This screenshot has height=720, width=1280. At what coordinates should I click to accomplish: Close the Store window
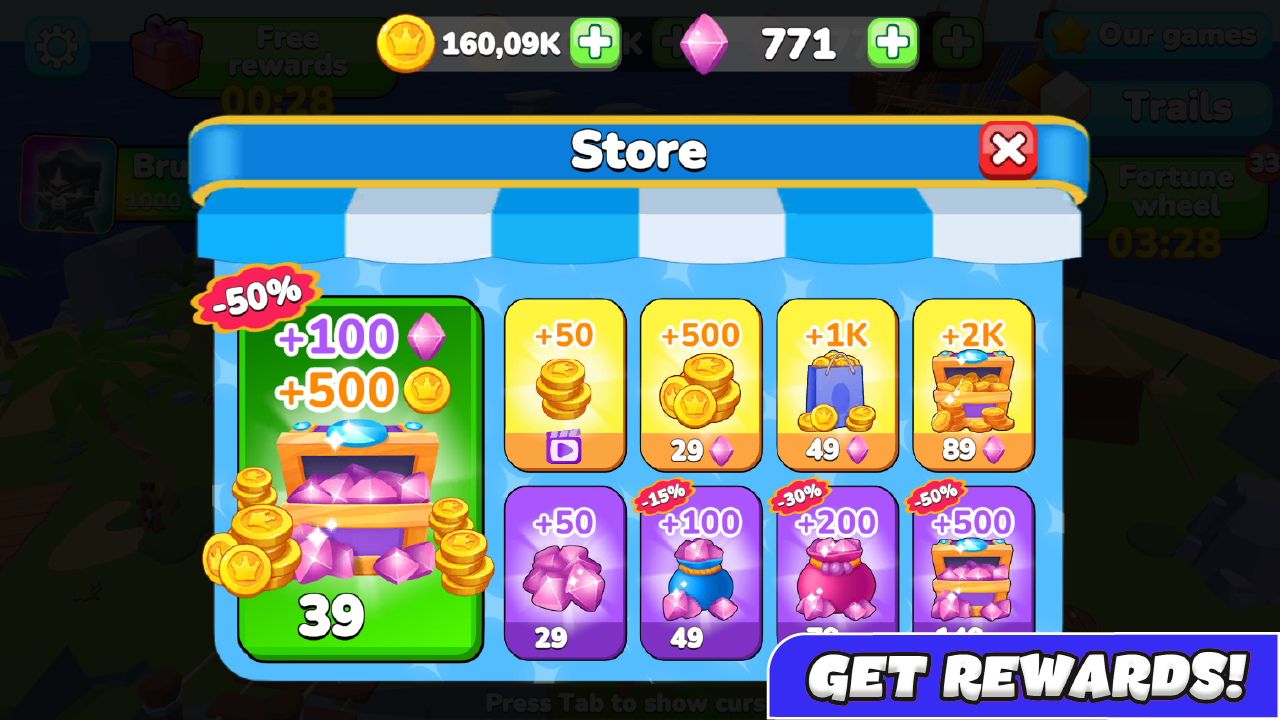tap(1009, 150)
